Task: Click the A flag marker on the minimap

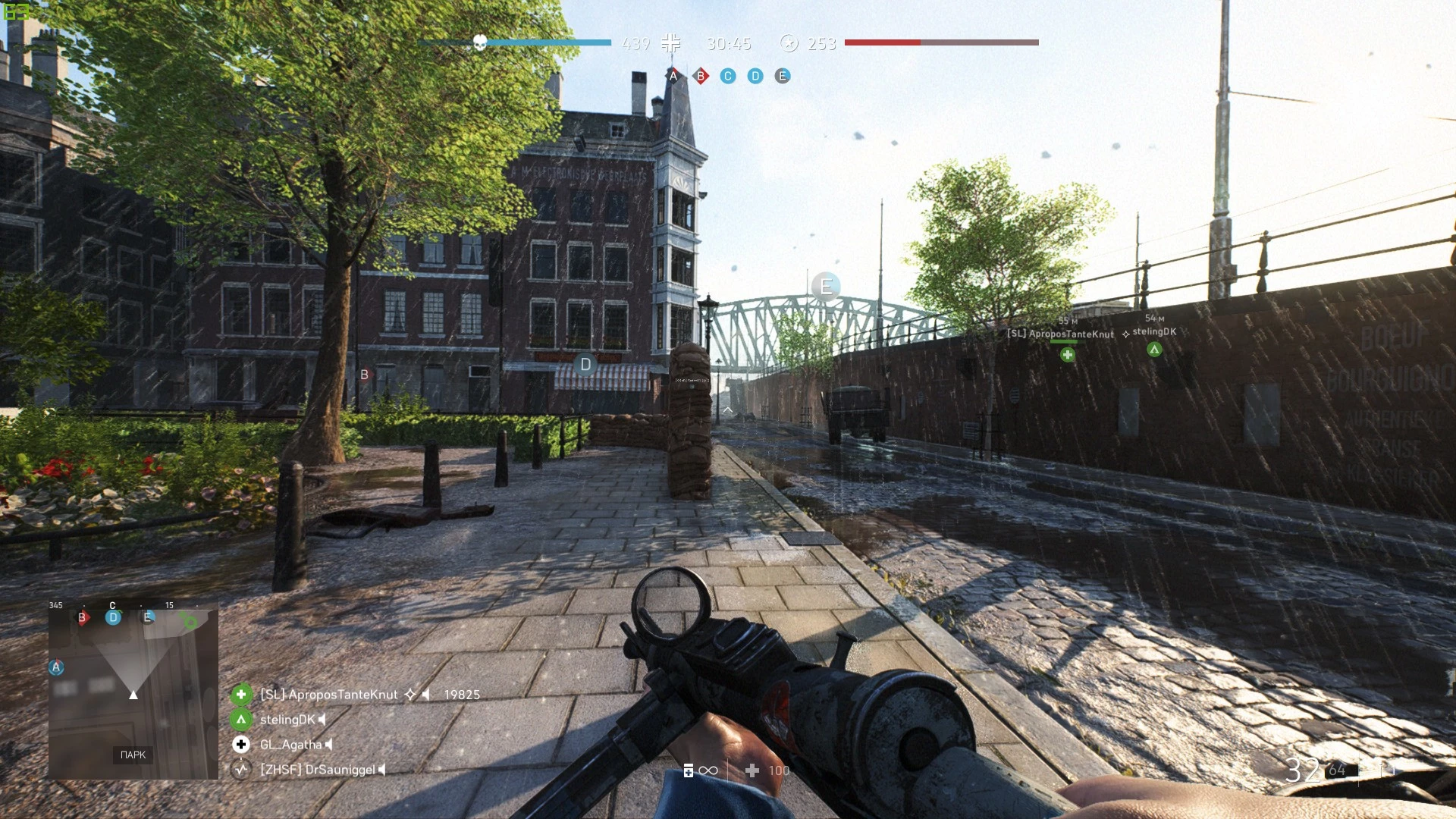Action: [x=56, y=667]
